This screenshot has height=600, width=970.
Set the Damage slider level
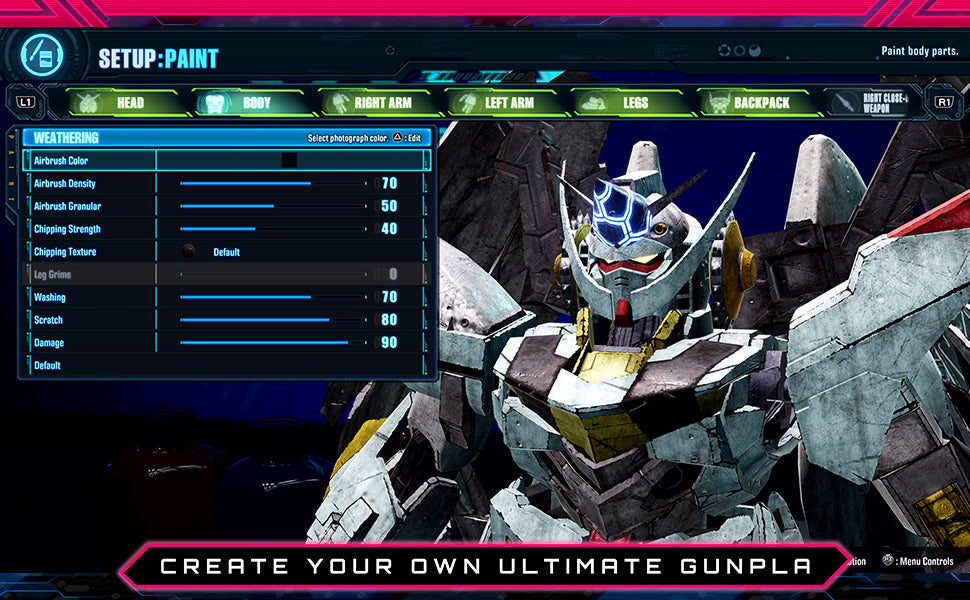(x=273, y=343)
